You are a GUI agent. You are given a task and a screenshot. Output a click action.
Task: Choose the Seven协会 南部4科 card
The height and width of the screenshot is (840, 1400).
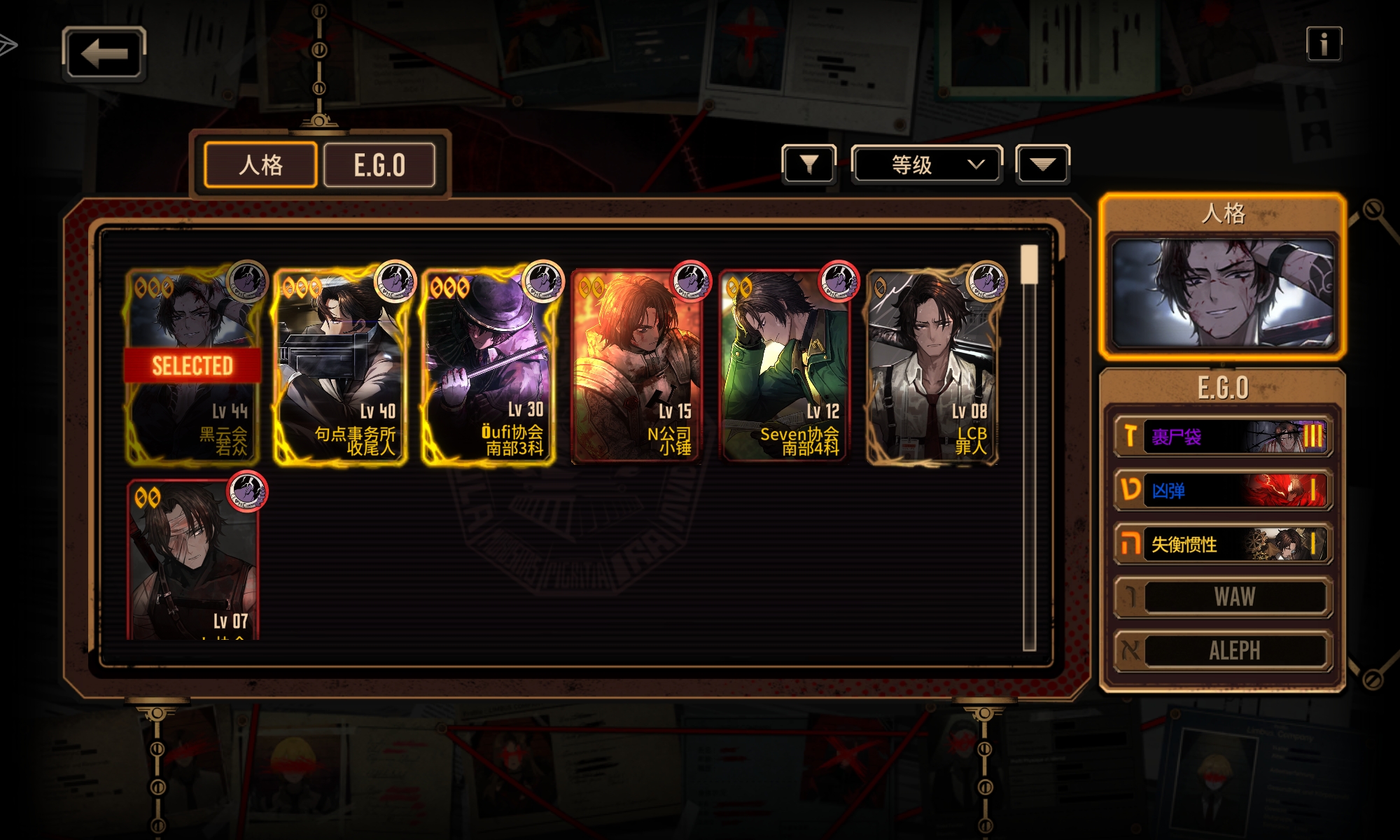click(785, 365)
